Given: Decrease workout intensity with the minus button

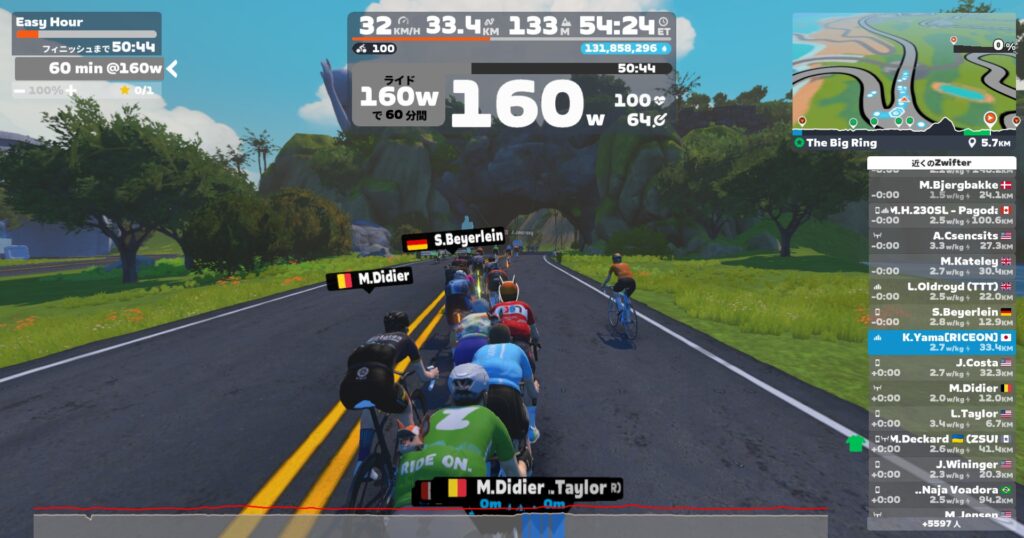Looking at the screenshot, I should pyautogui.click(x=20, y=90).
